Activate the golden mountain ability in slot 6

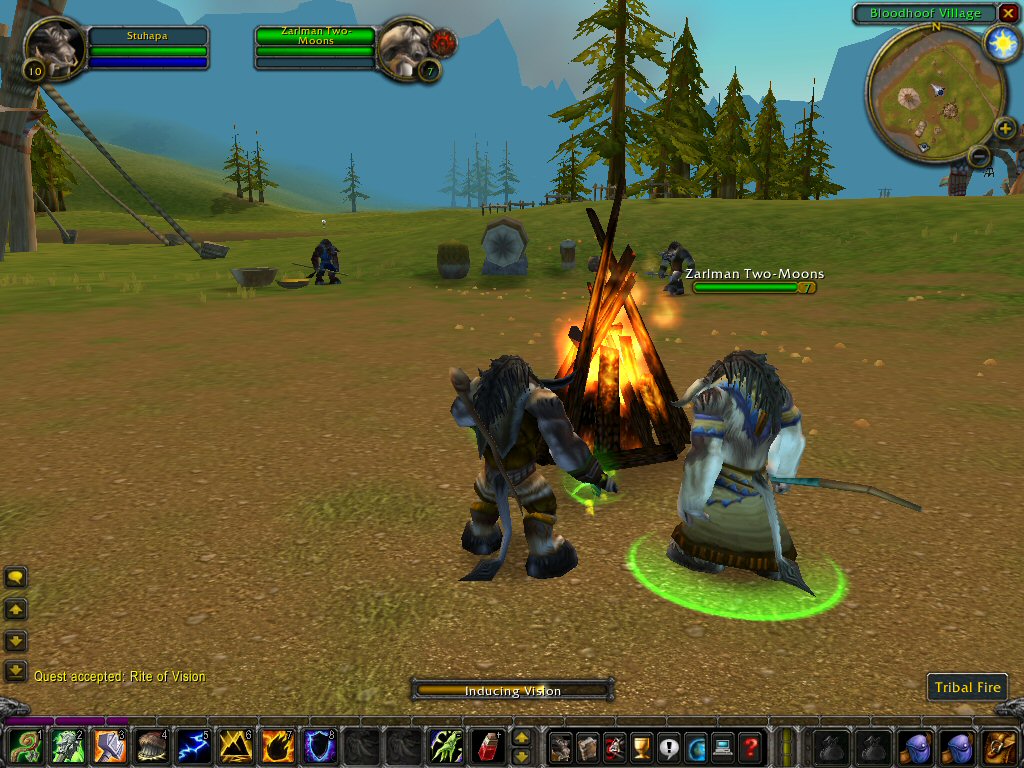coord(235,746)
